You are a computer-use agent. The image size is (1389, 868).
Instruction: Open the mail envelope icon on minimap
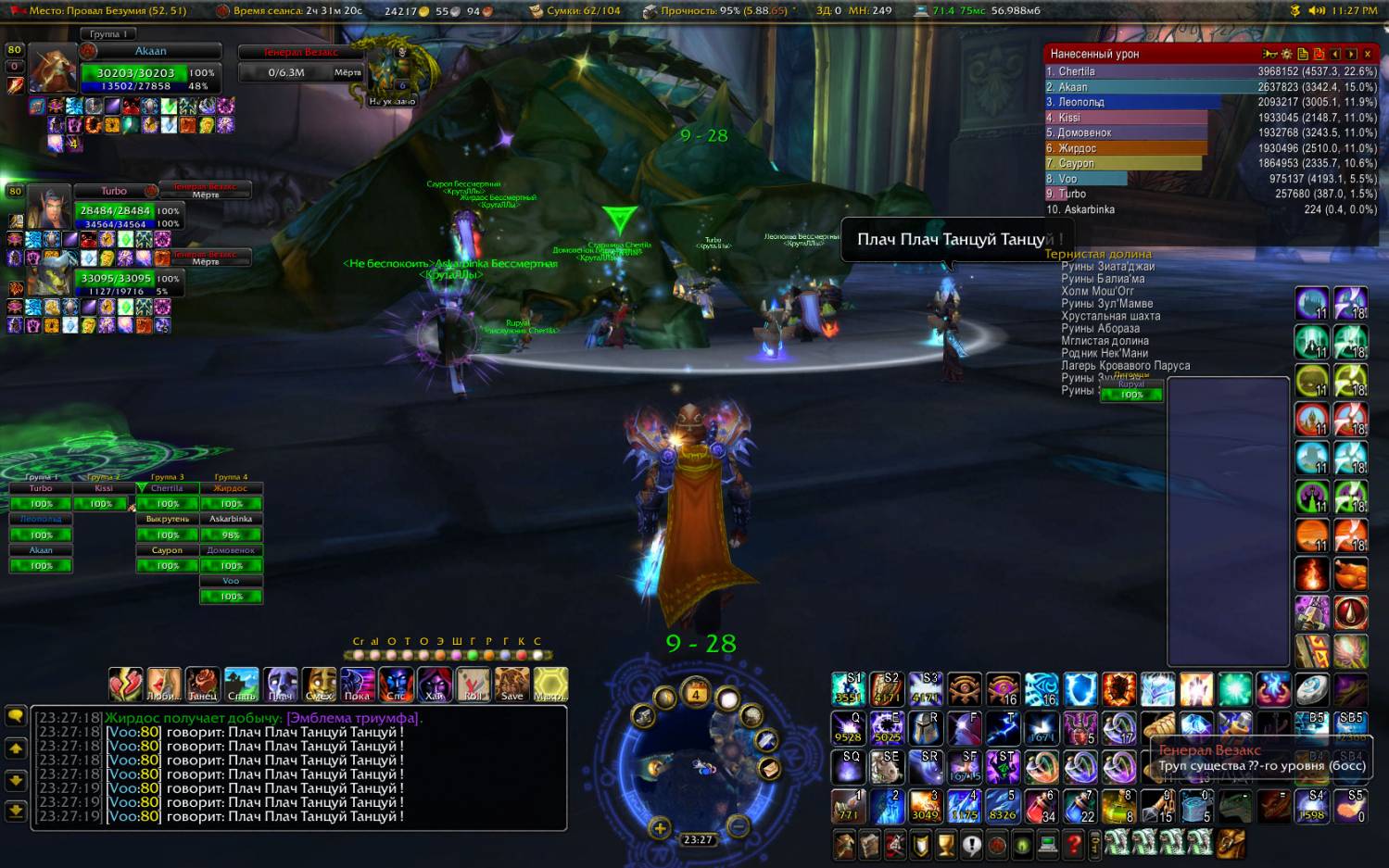pyautogui.click(x=768, y=768)
